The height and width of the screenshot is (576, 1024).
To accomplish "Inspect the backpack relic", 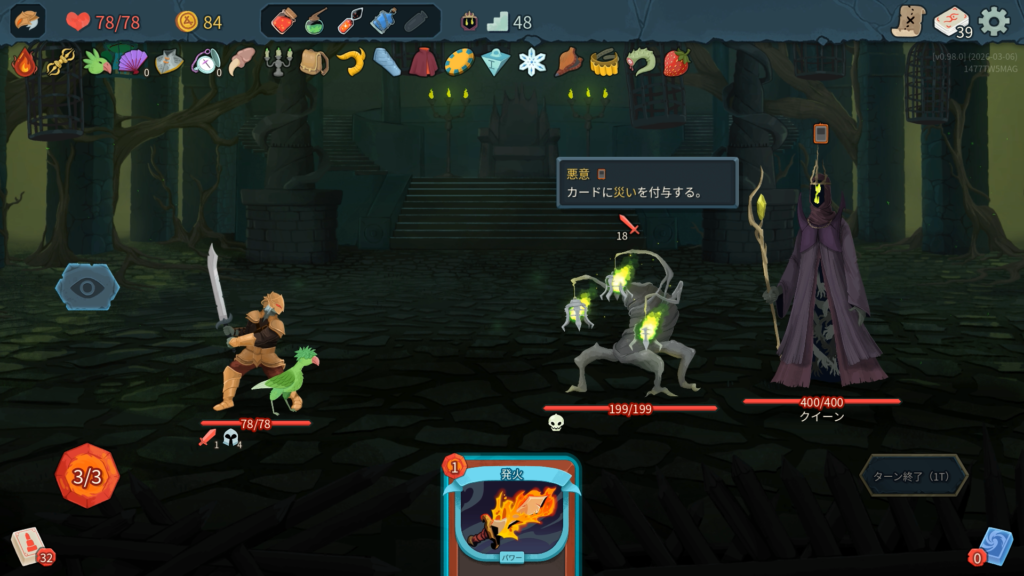I will click(x=314, y=63).
